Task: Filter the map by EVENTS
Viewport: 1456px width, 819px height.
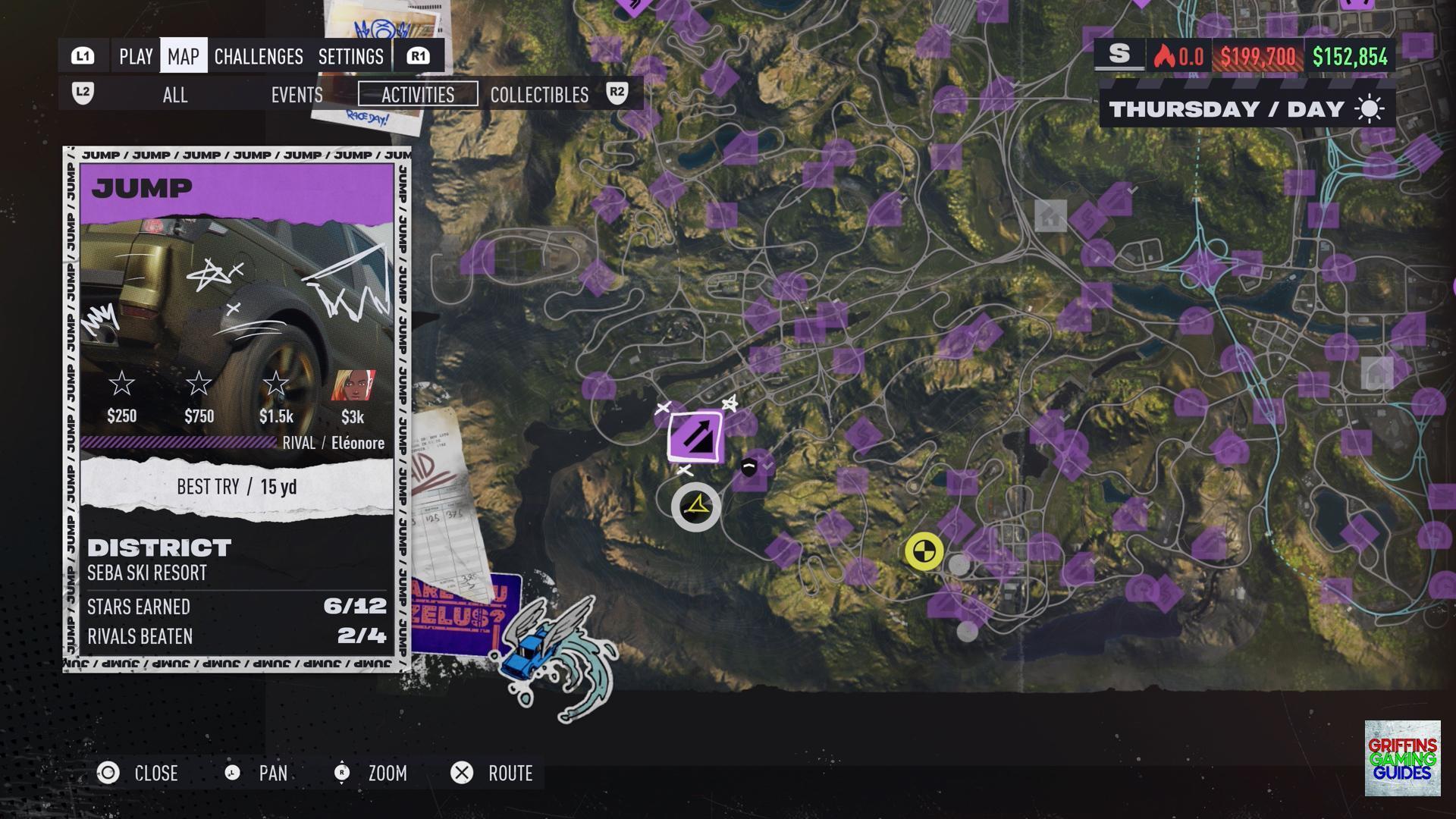Action: [297, 95]
